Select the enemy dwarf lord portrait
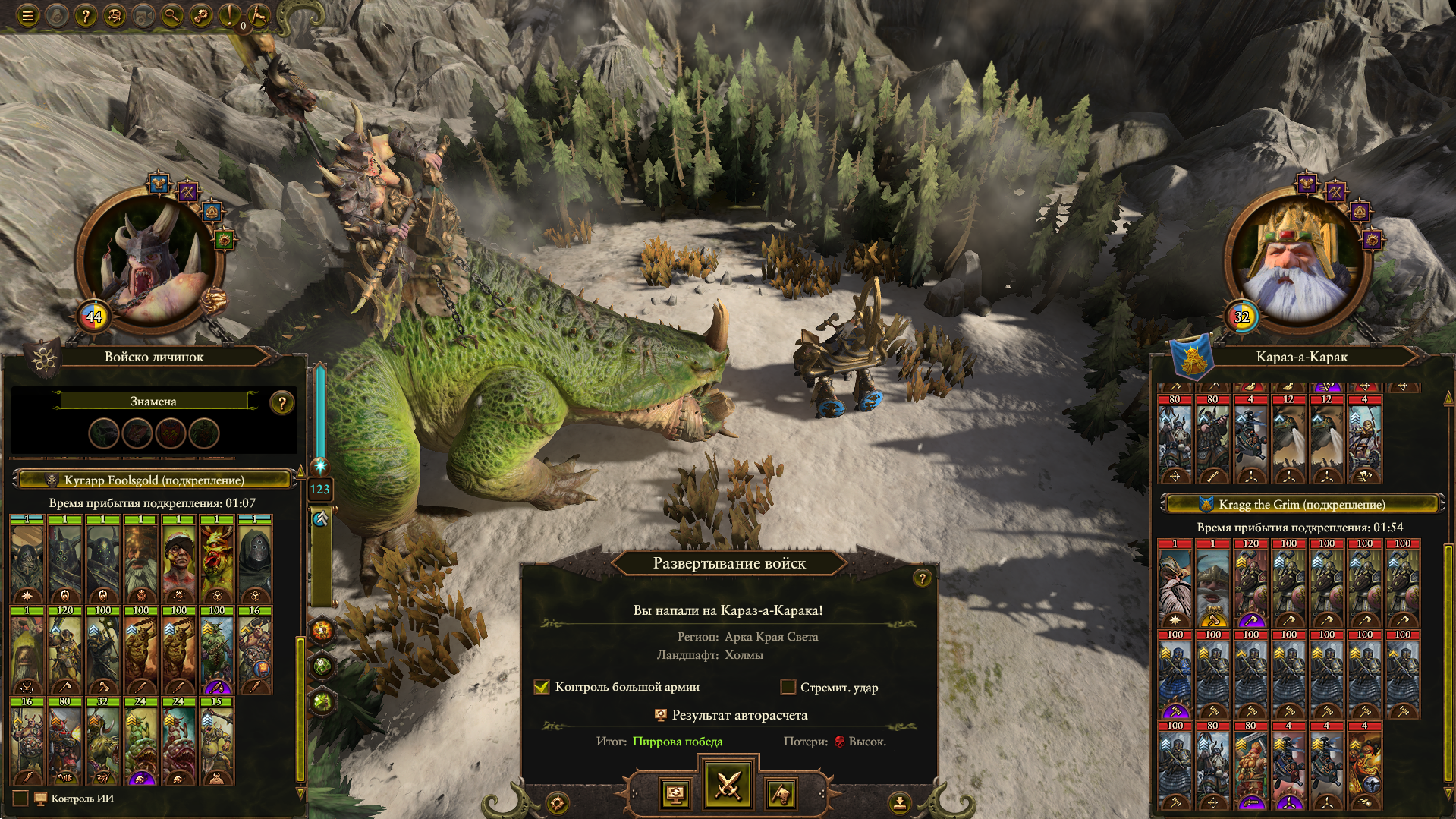The height and width of the screenshot is (819, 1456). point(1297,260)
